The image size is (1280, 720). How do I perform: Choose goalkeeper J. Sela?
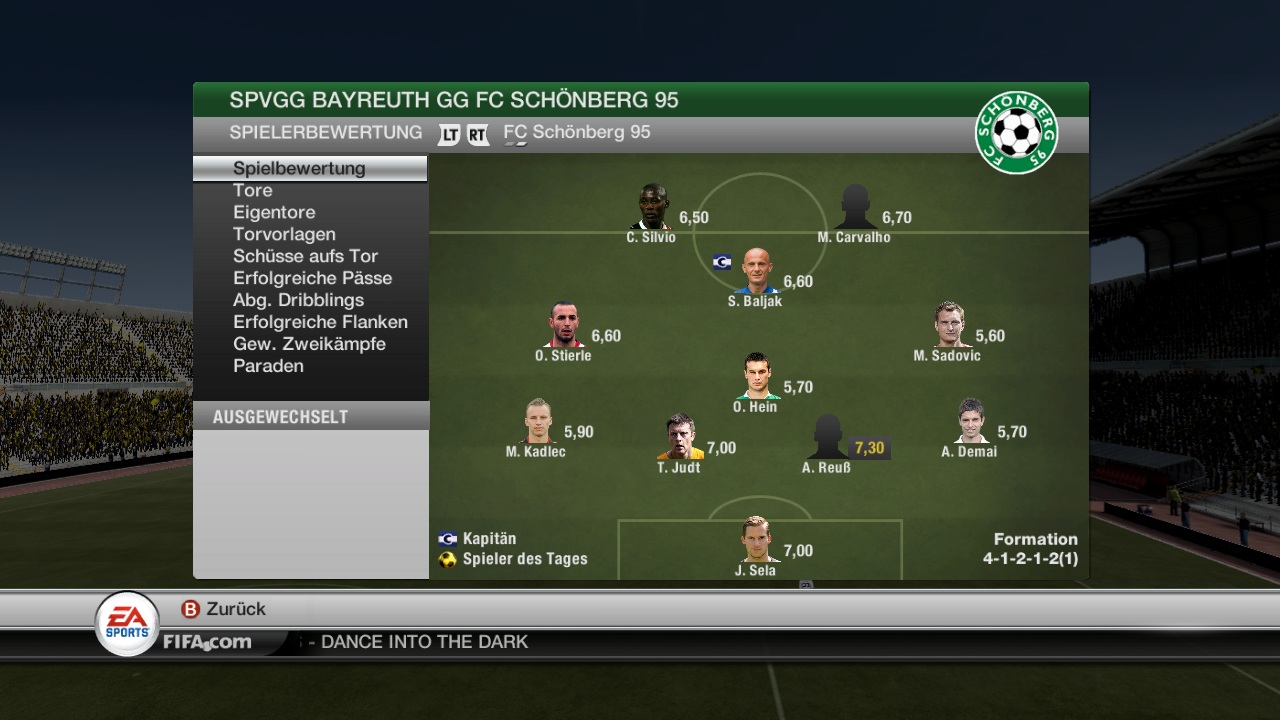[757, 540]
